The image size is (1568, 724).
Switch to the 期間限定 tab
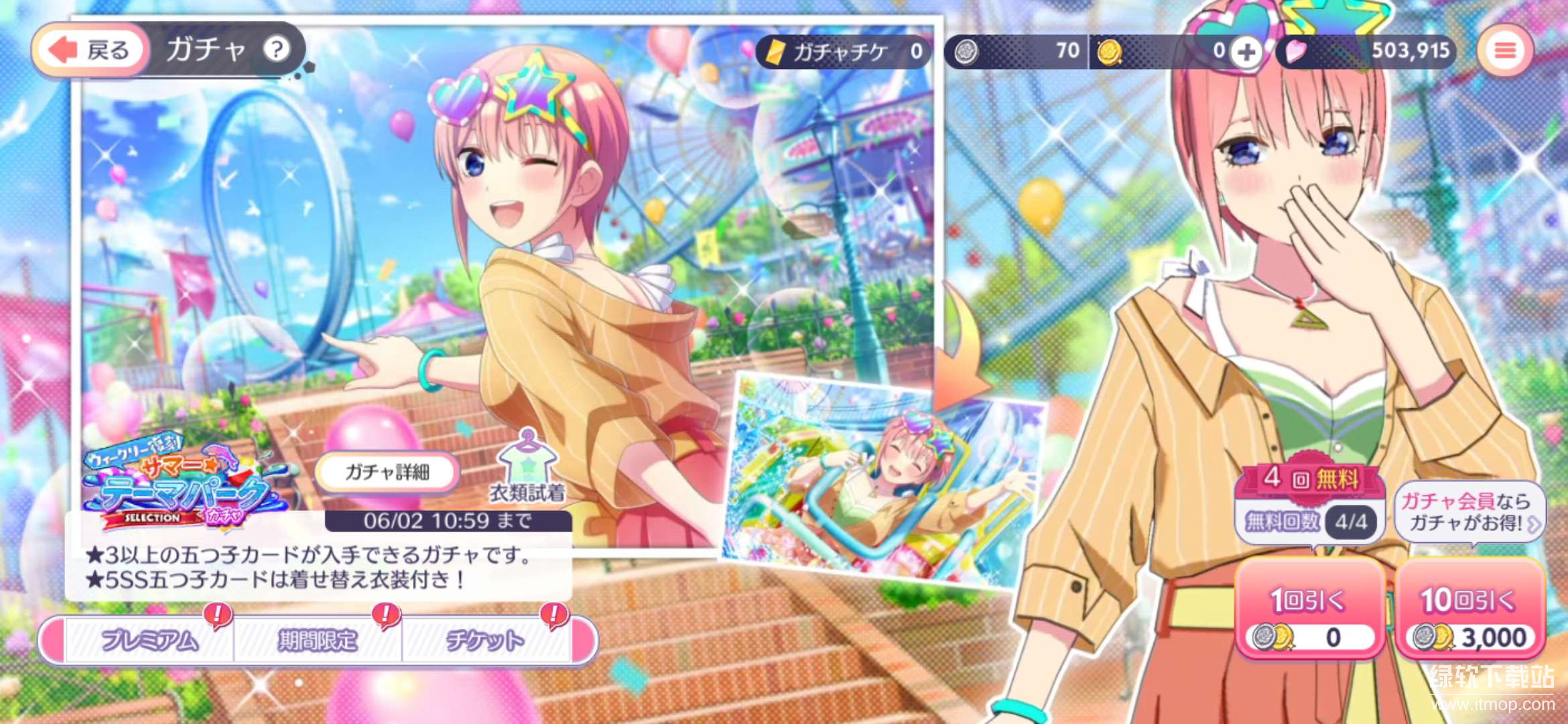318,640
